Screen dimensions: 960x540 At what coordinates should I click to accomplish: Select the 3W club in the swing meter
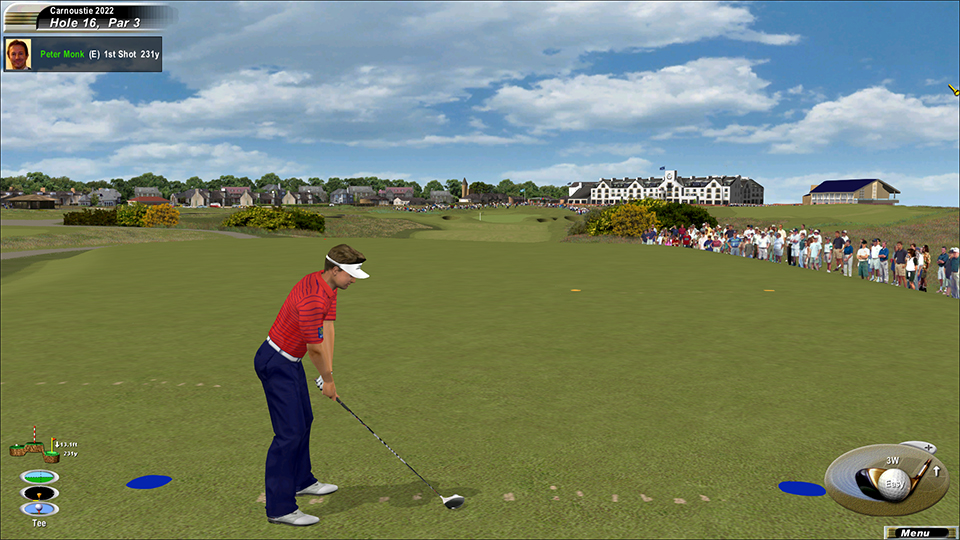pyautogui.click(x=892, y=461)
